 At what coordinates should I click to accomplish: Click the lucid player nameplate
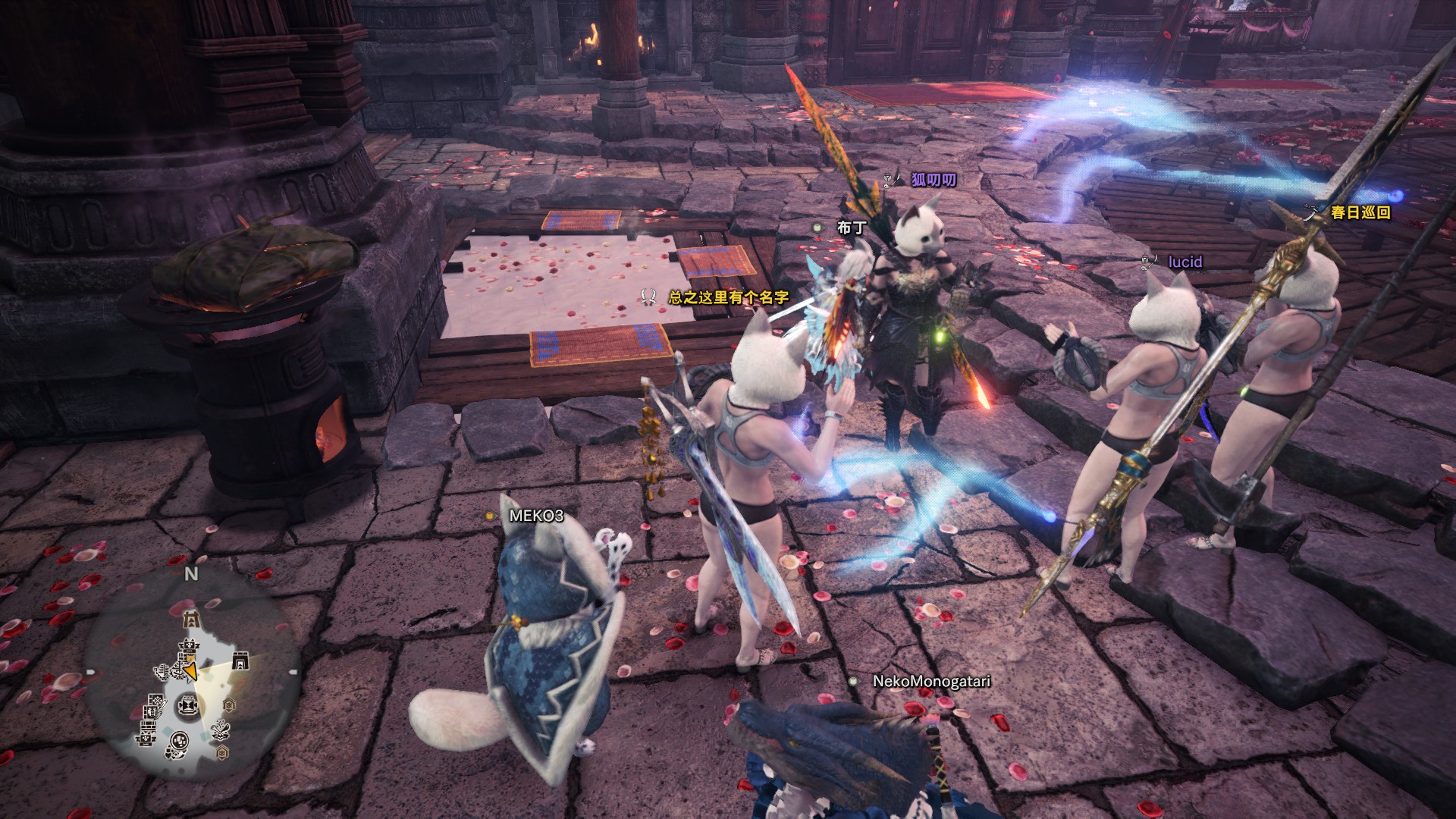(x=1185, y=262)
